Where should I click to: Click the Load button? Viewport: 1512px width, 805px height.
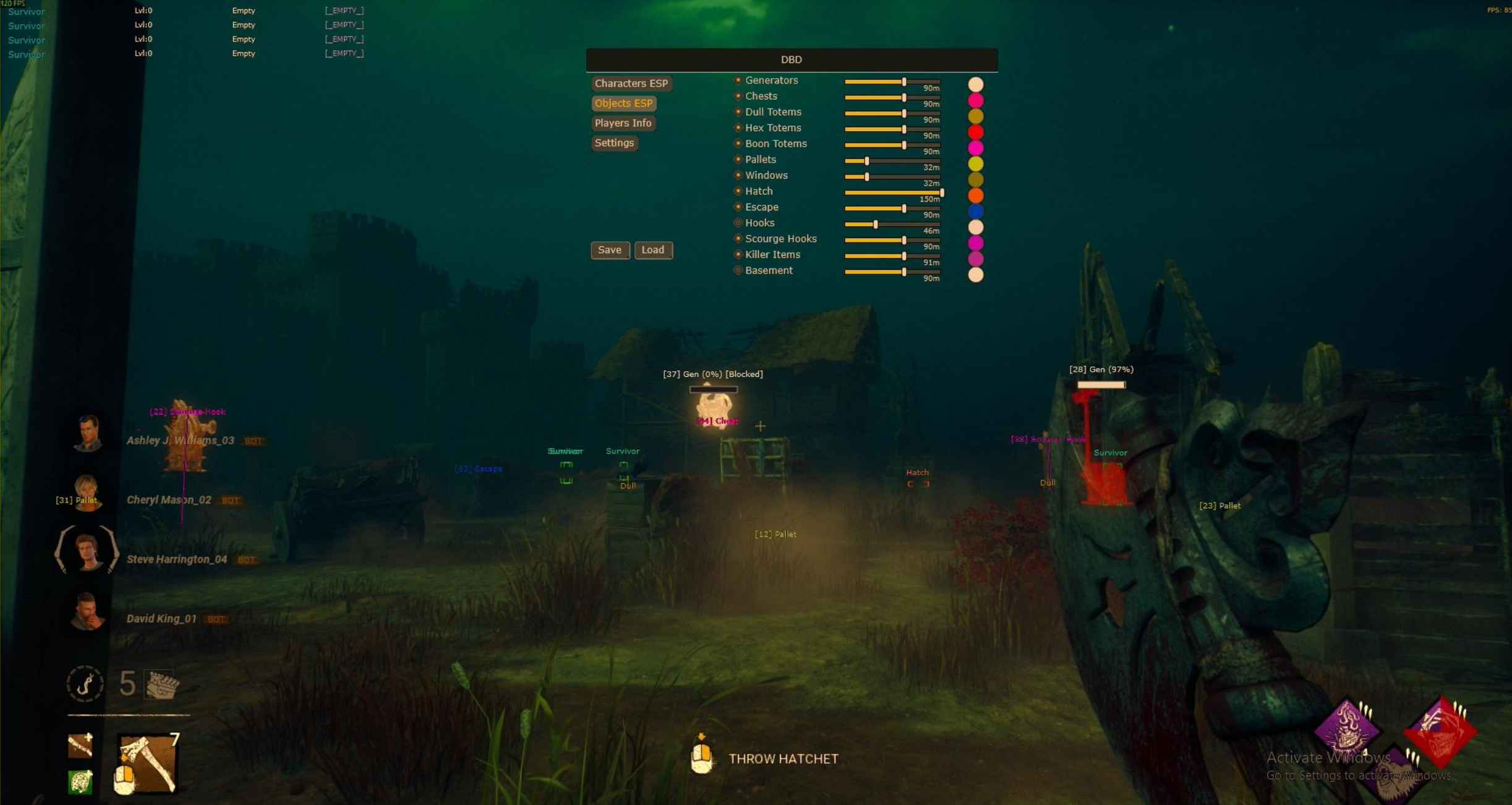point(653,250)
